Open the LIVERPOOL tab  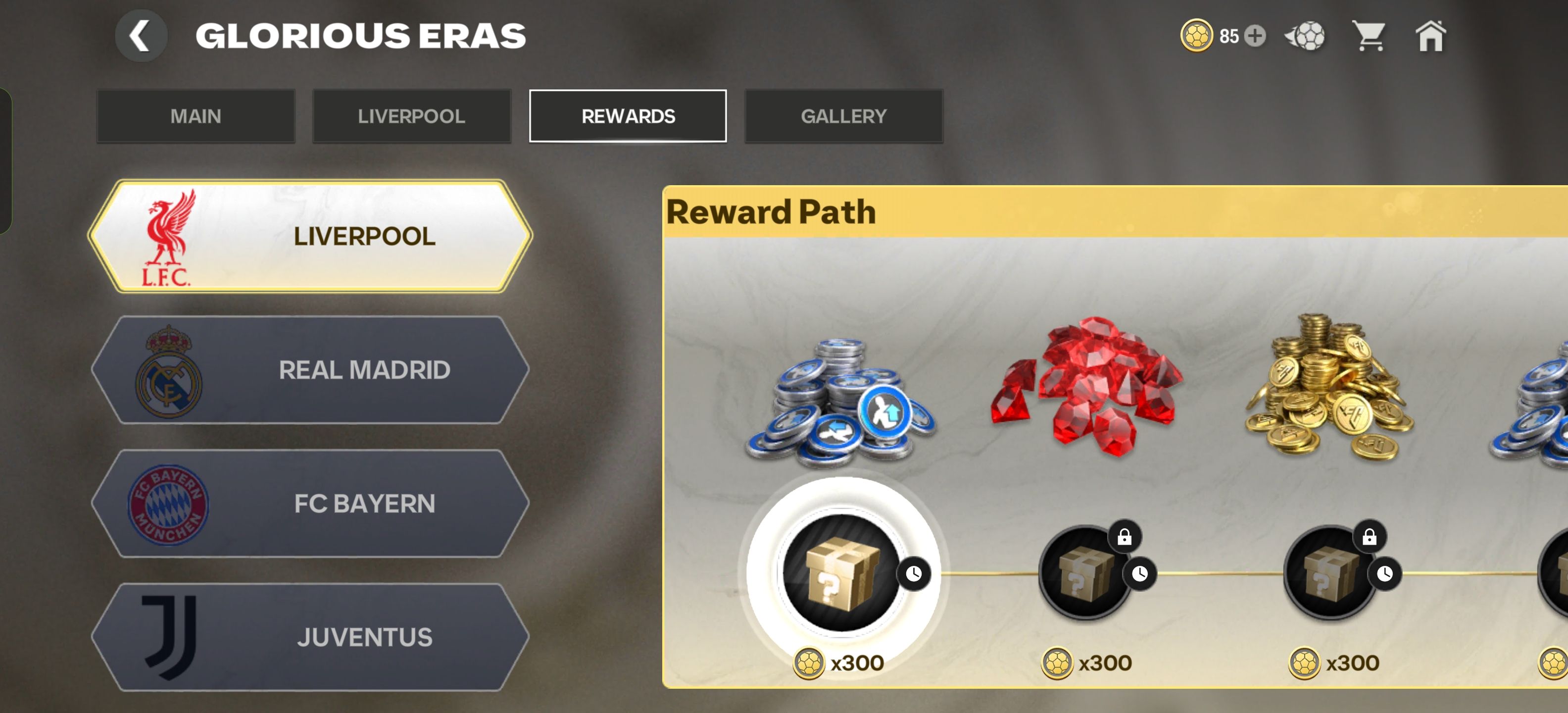pos(412,116)
